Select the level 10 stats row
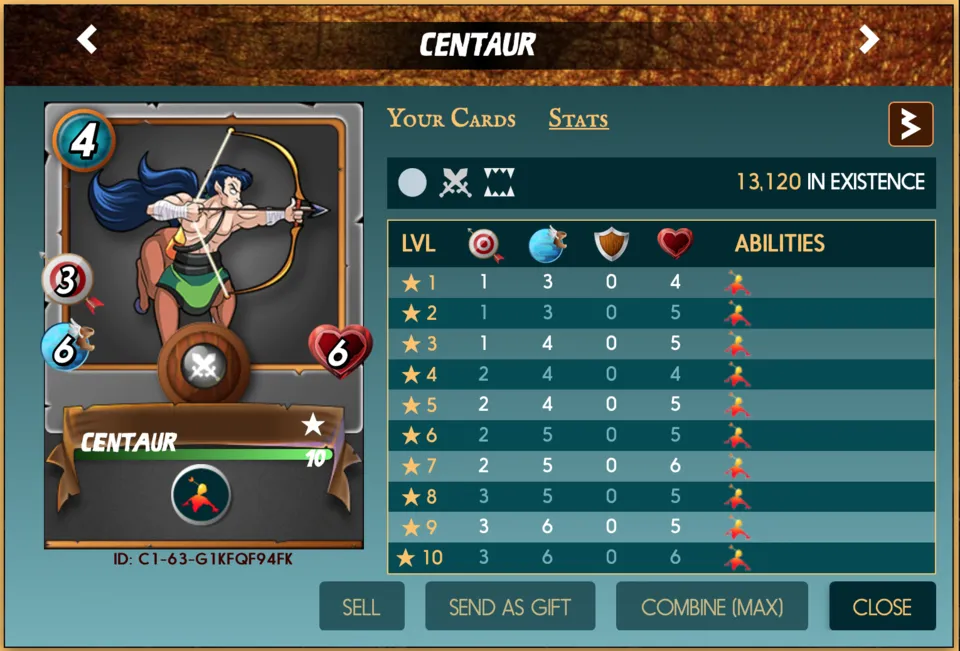Viewport: 960px width, 651px height. point(661,558)
